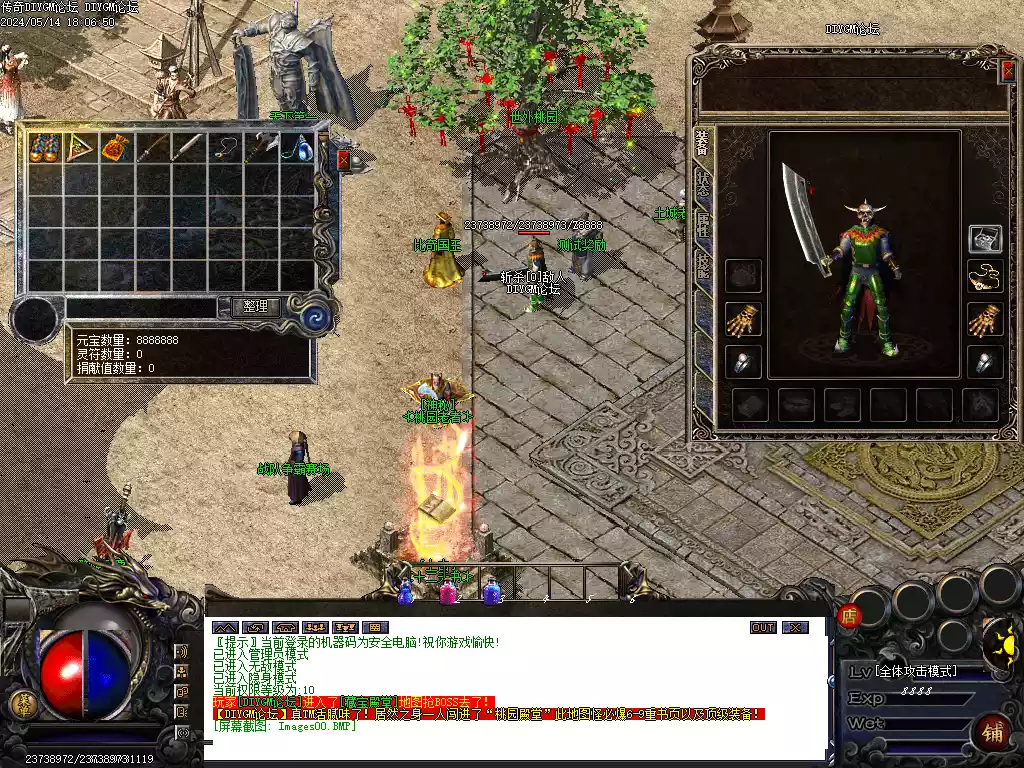Close the chat window with X button
This screenshot has height=768, width=1024.
click(x=795, y=628)
